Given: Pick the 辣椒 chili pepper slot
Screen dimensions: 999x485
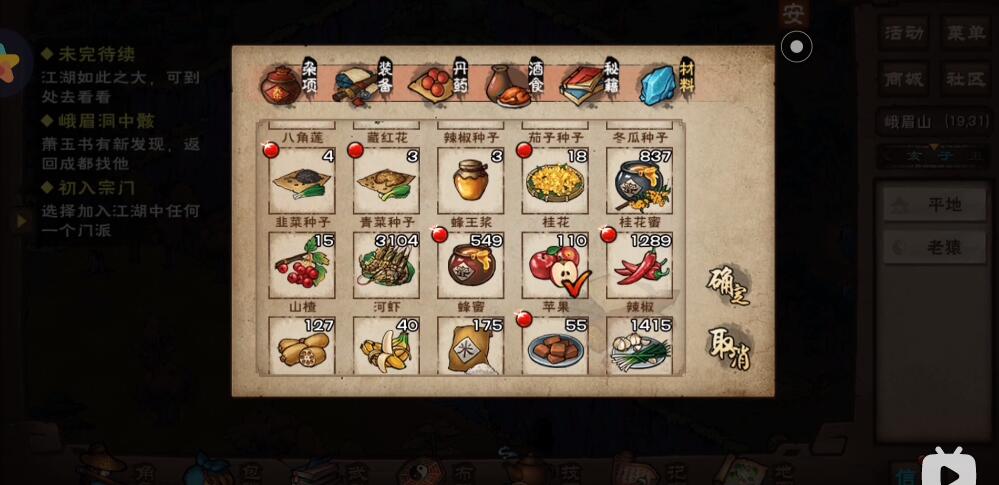Looking at the screenshot, I should [639, 266].
